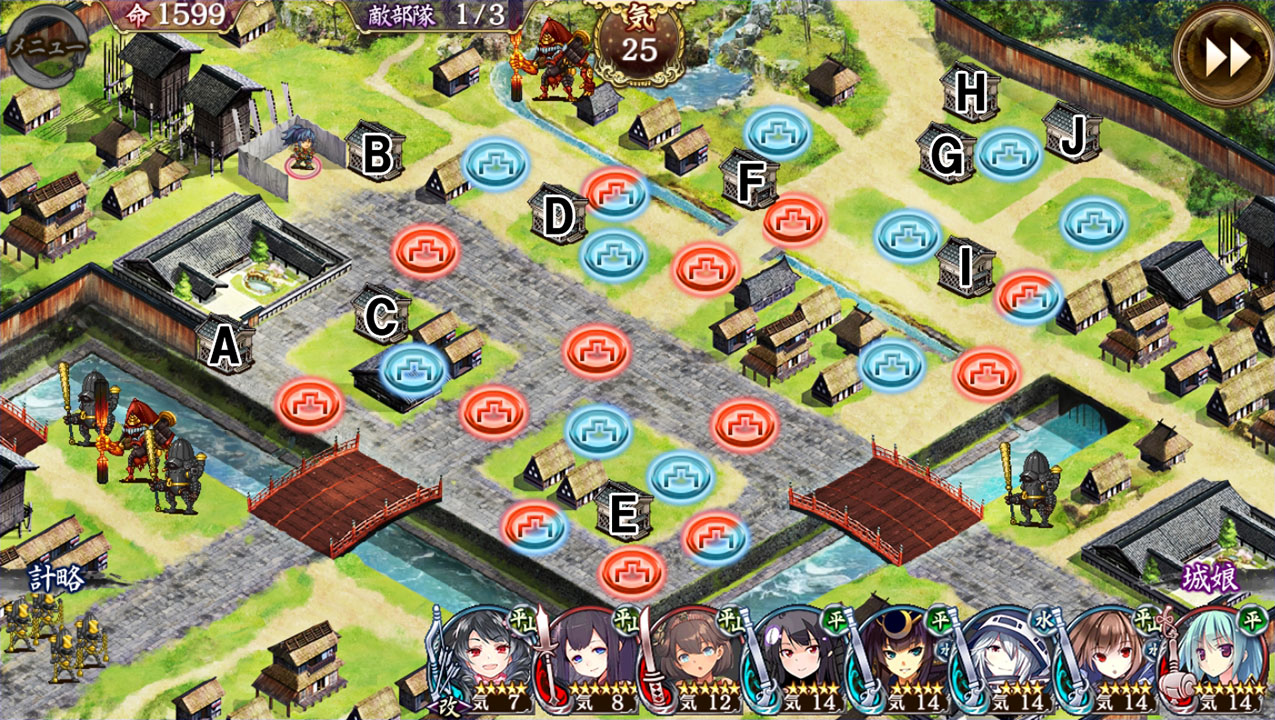Click the blue placement marker right of B
1275x720 pixels.
coord(496,162)
